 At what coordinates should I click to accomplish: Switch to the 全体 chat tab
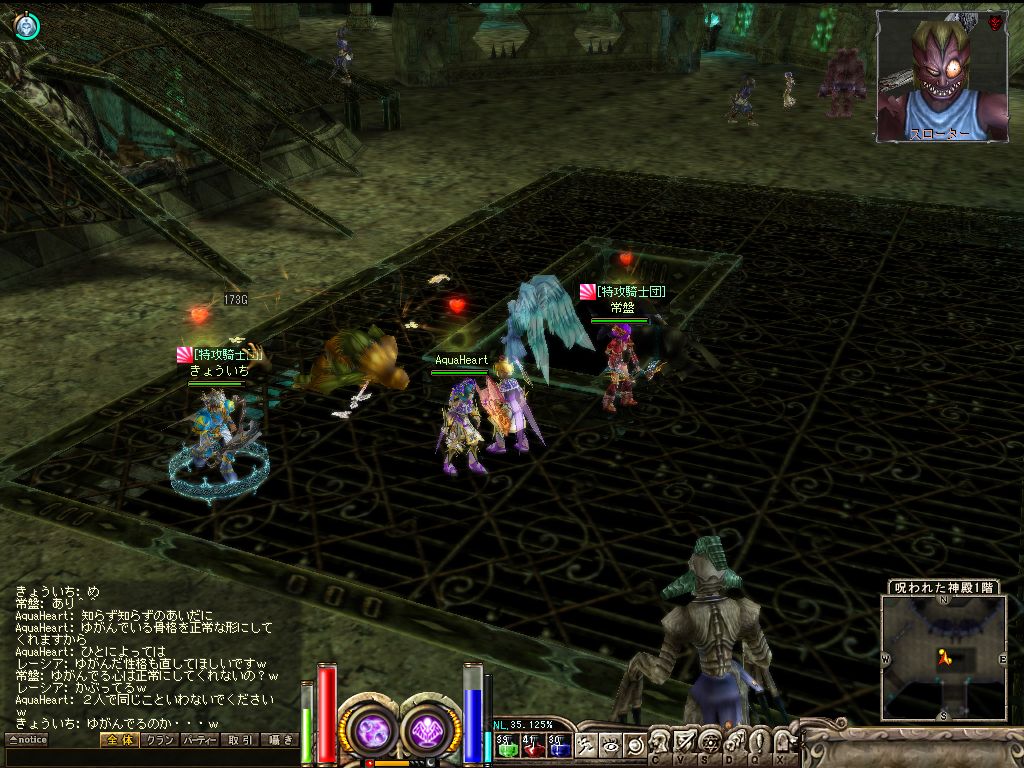coord(118,740)
